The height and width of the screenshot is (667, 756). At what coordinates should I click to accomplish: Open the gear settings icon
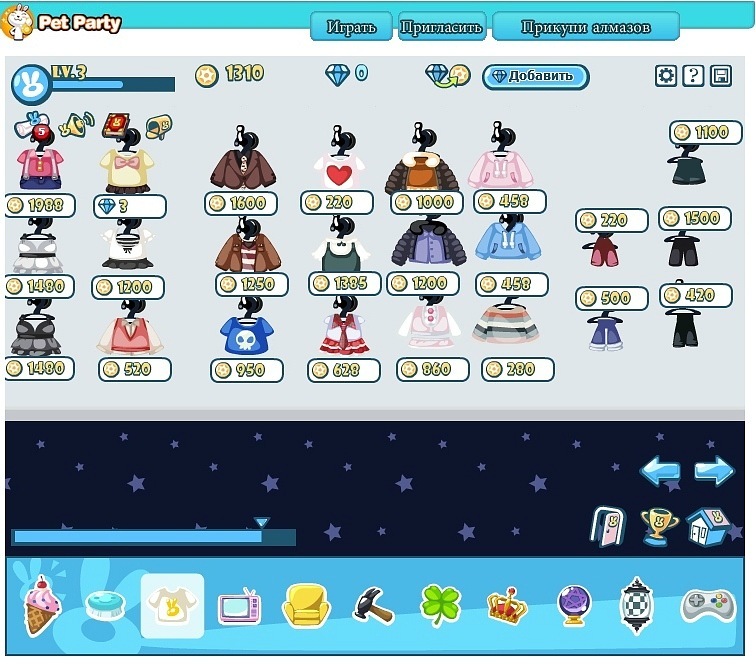click(666, 76)
